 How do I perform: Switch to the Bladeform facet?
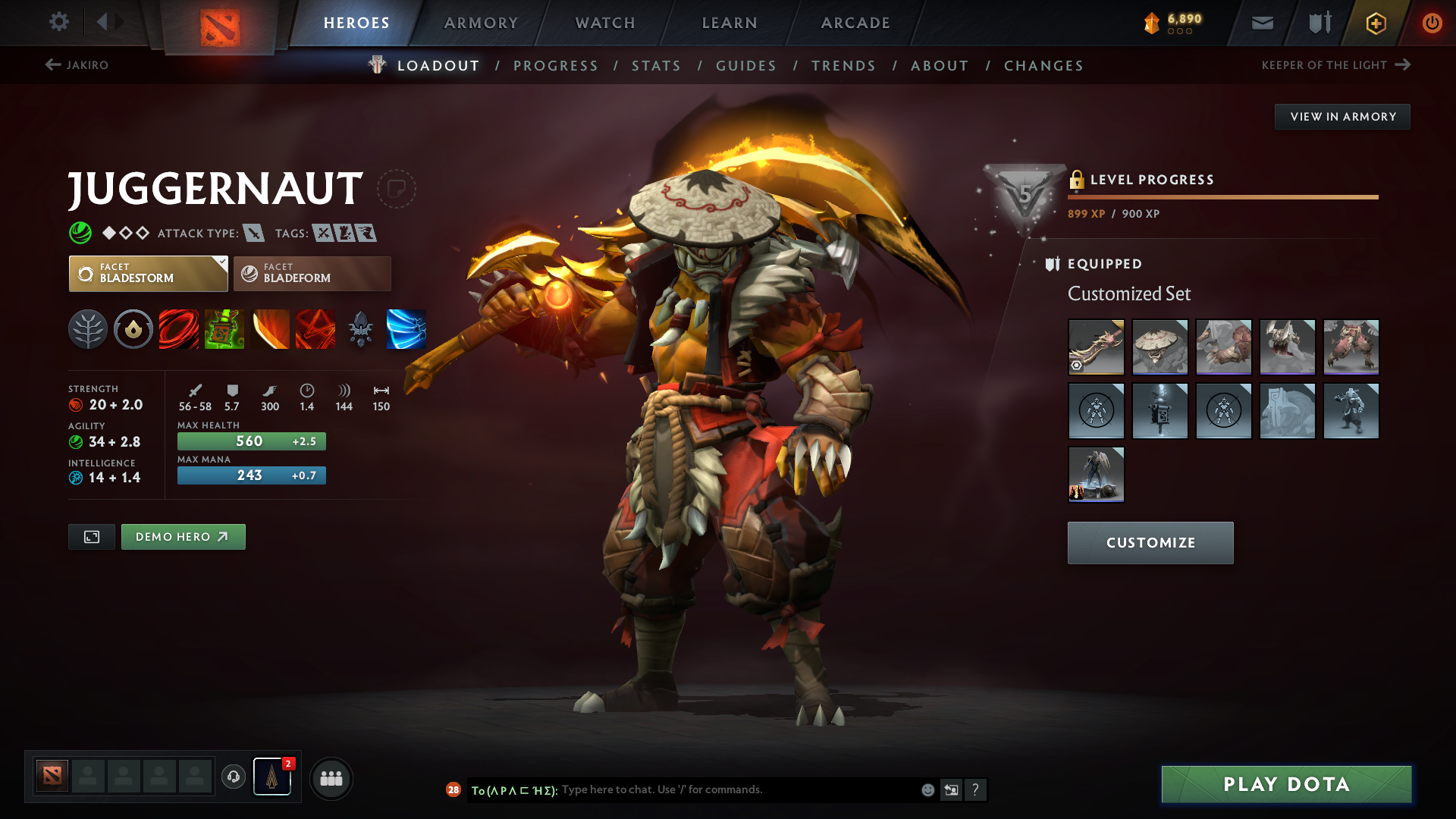312,273
